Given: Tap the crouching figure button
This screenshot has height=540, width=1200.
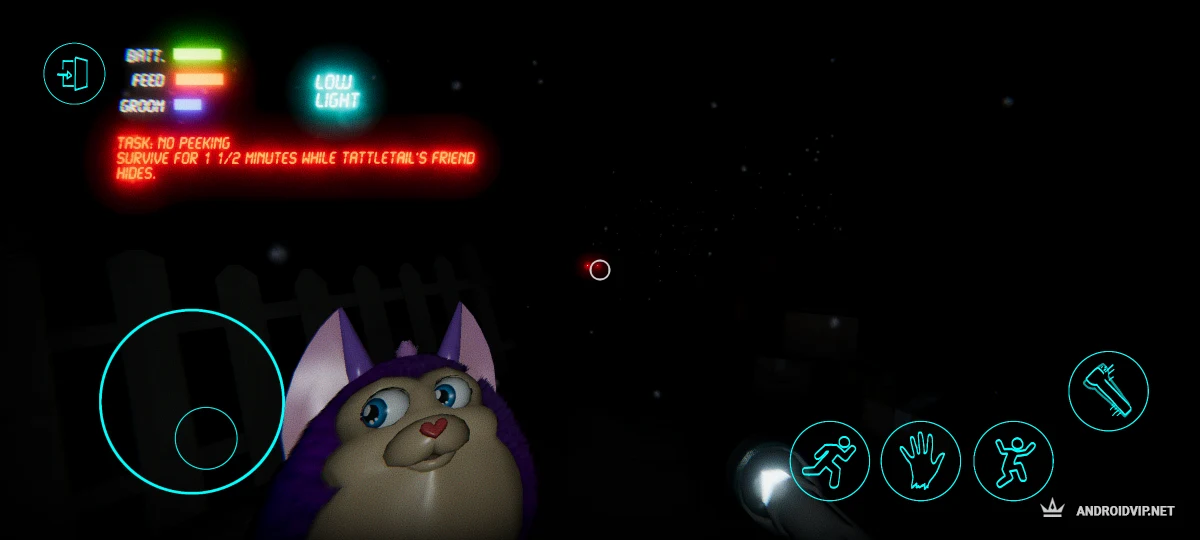Looking at the screenshot, I should pyautogui.click(x=1013, y=460).
